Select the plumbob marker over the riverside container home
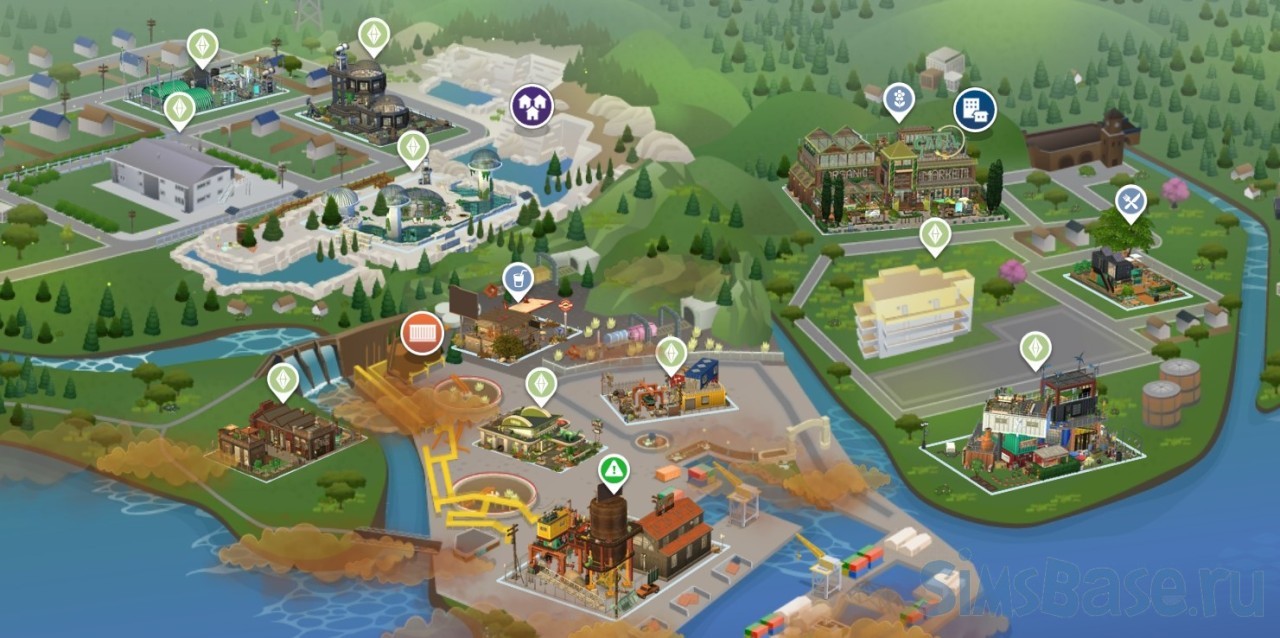Viewport: 1280px width, 638px height. [x=1035, y=350]
